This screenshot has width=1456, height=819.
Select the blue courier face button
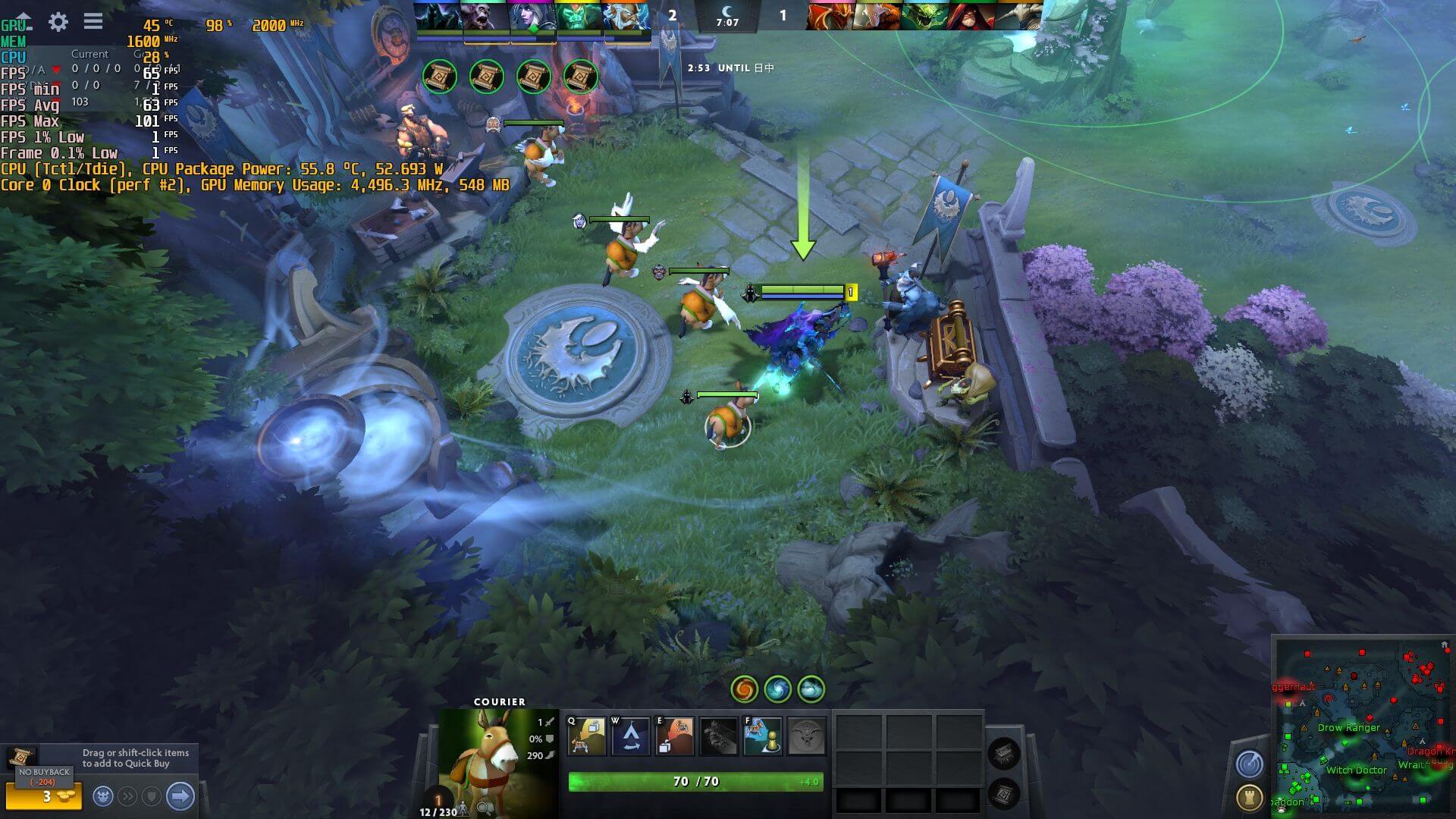(x=104, y=796)
